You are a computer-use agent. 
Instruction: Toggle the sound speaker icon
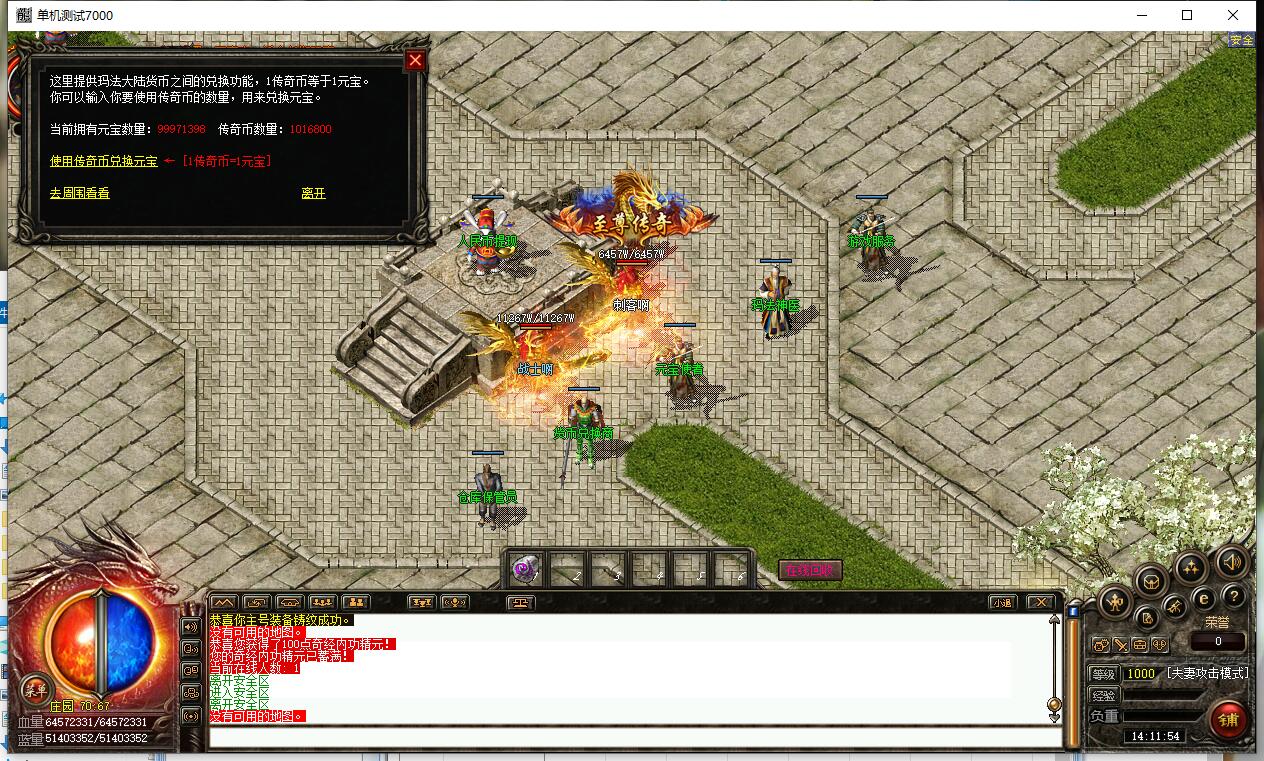pos(1232,562)
